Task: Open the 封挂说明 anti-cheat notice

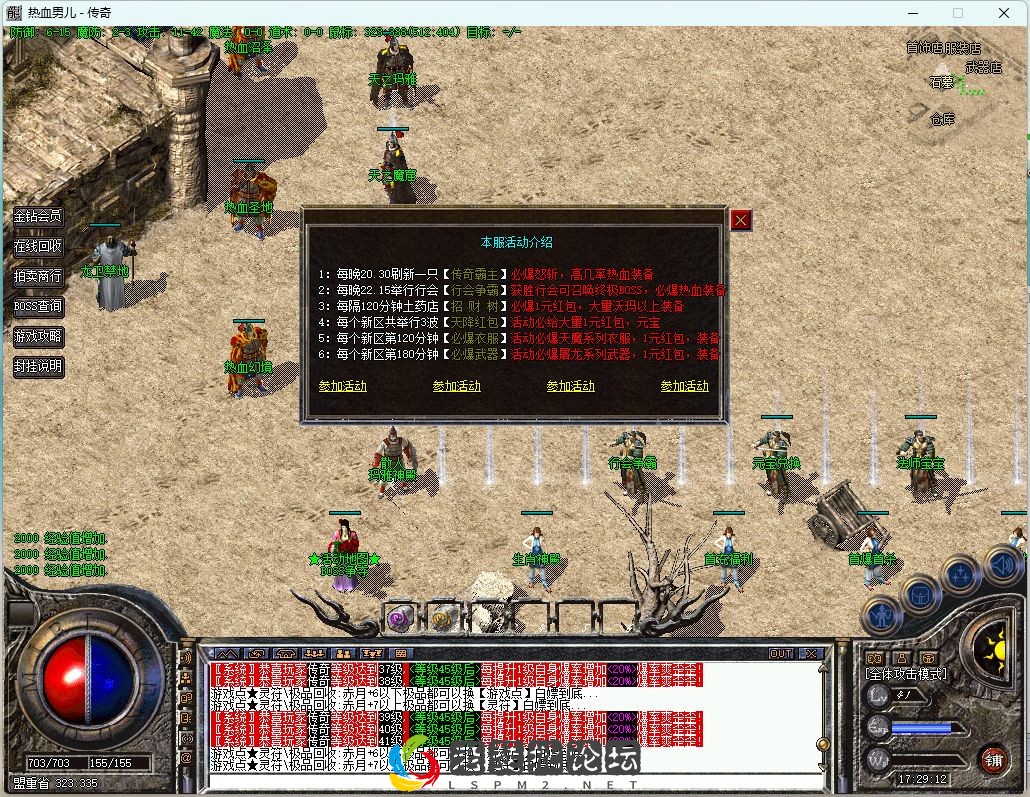Action: click(38, 366)
